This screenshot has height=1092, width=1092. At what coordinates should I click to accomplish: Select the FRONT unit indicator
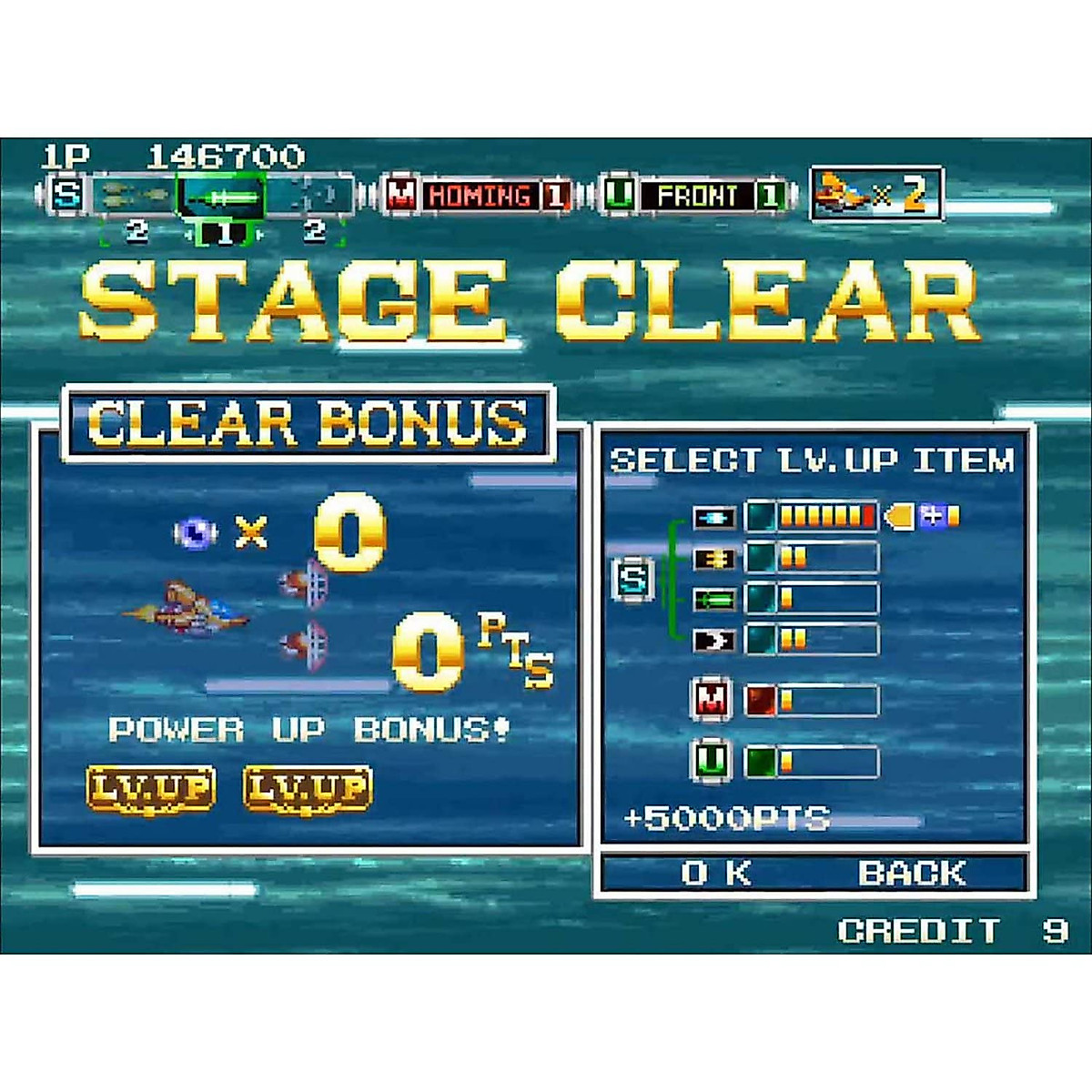[696, 196]
